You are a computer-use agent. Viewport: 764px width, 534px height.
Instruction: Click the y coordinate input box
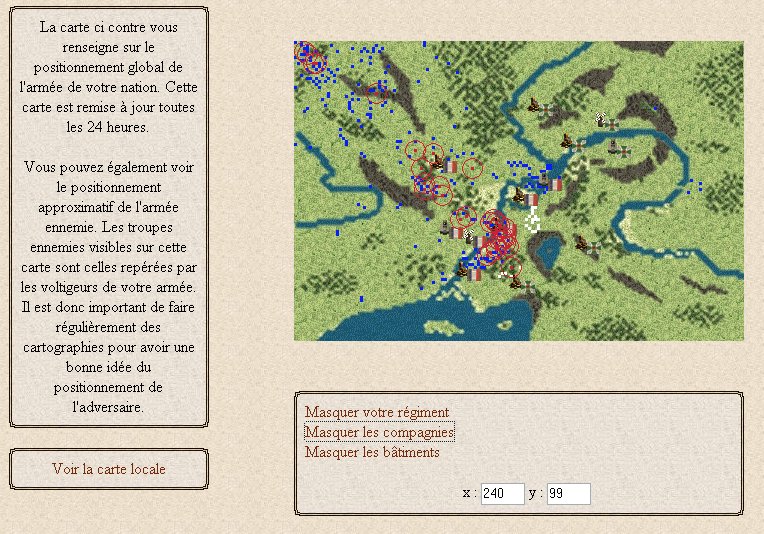(x=568, y=493)
